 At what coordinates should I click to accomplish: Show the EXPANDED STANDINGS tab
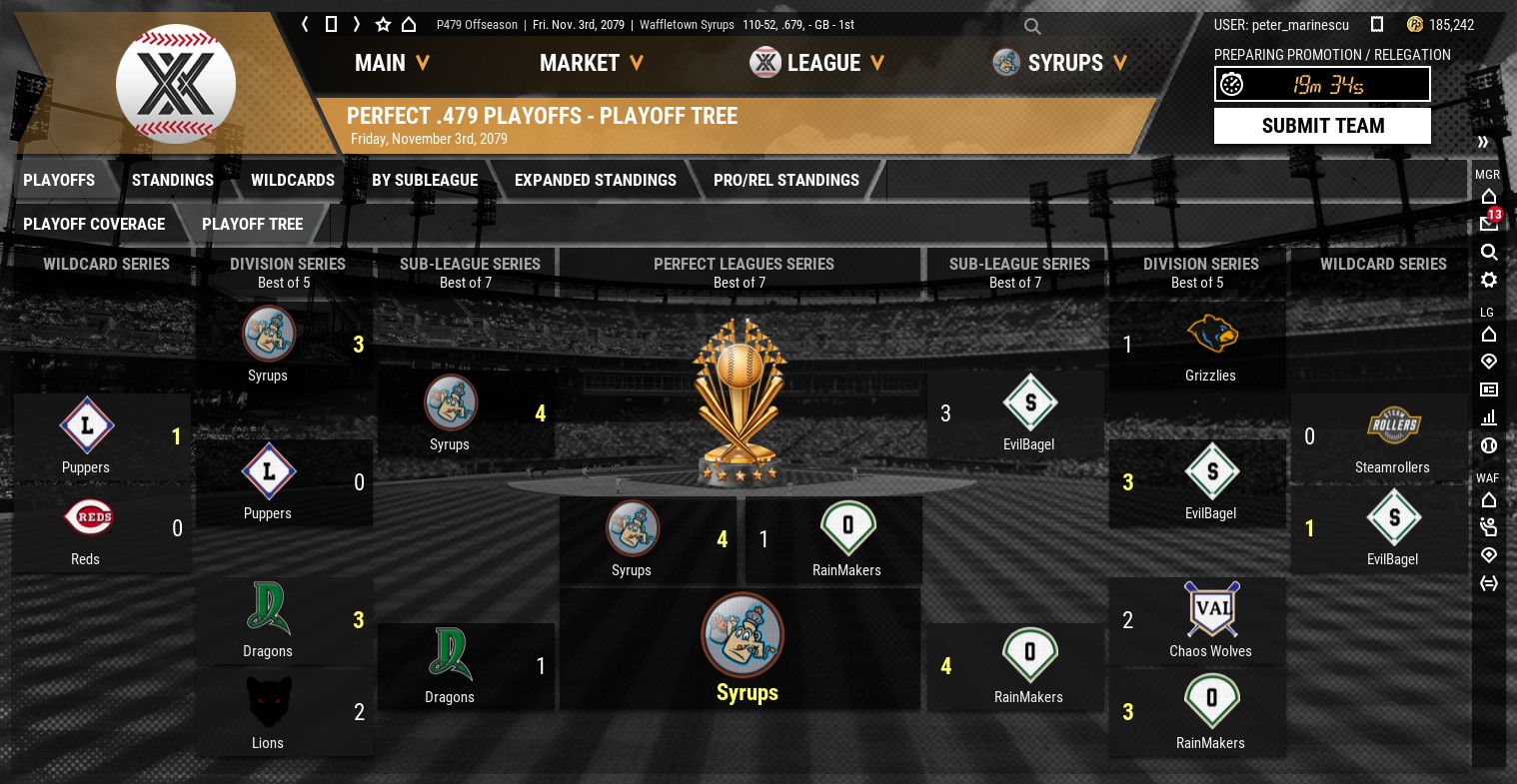(x=596, y=180)
